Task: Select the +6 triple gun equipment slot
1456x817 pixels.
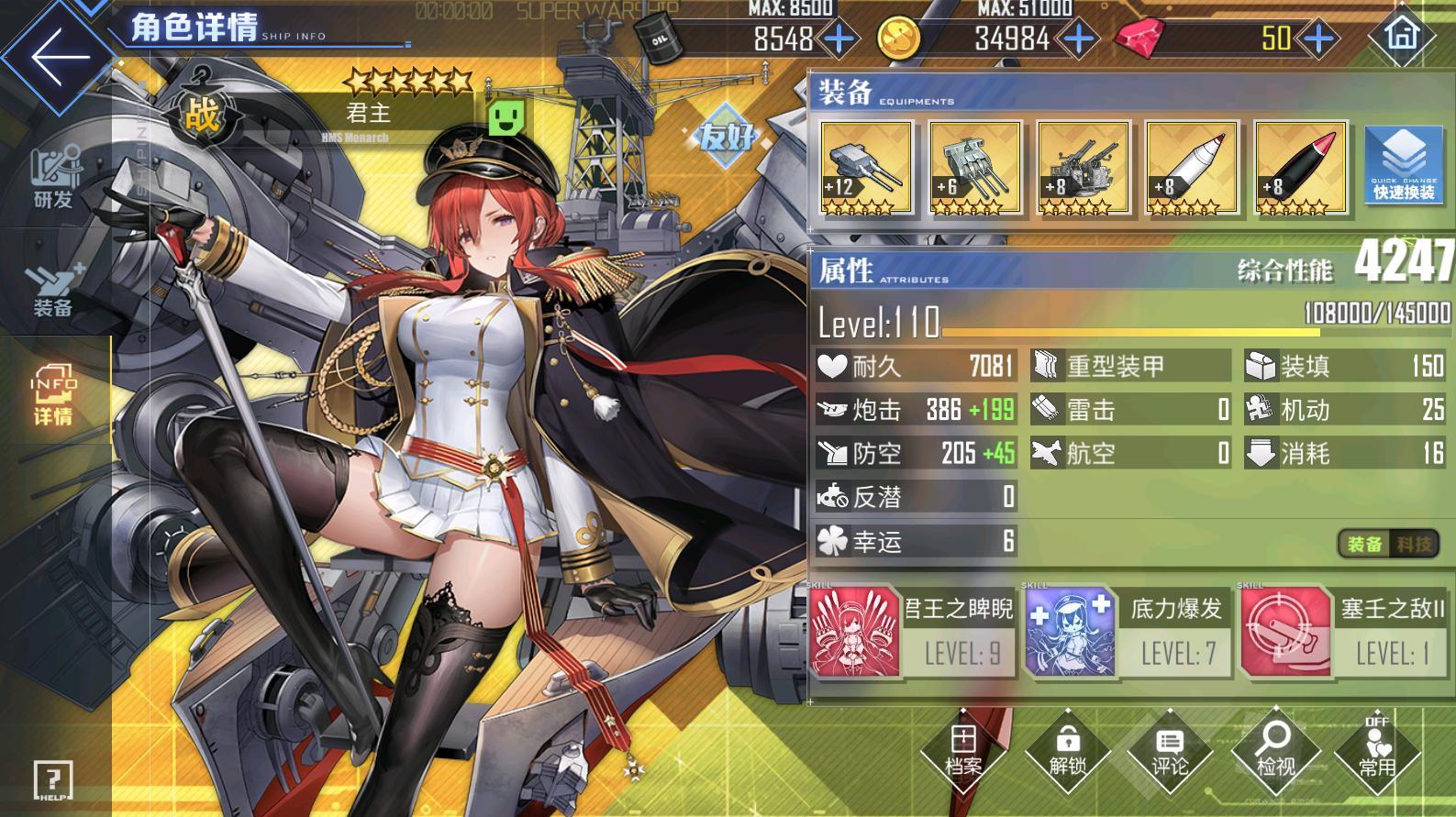Action: (x=974, y=168)
